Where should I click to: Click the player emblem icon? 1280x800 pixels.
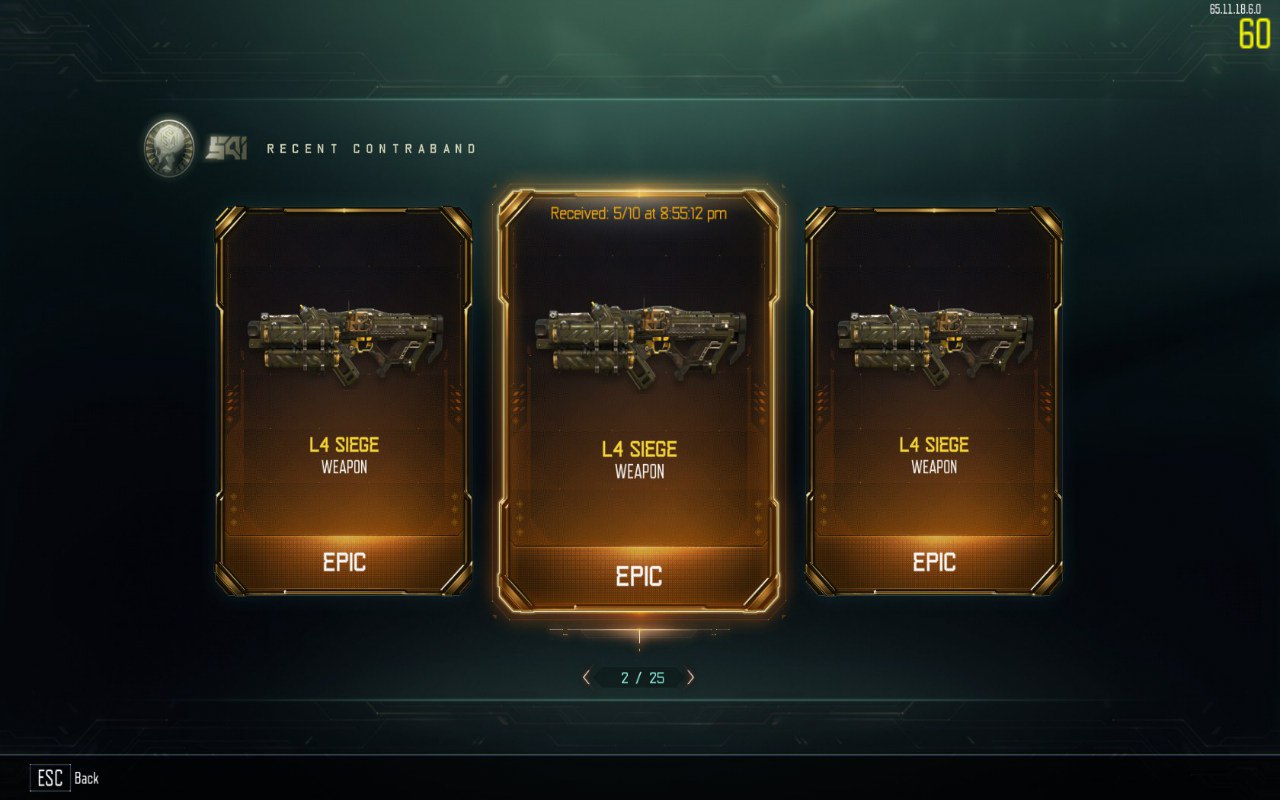pos(167,143)
